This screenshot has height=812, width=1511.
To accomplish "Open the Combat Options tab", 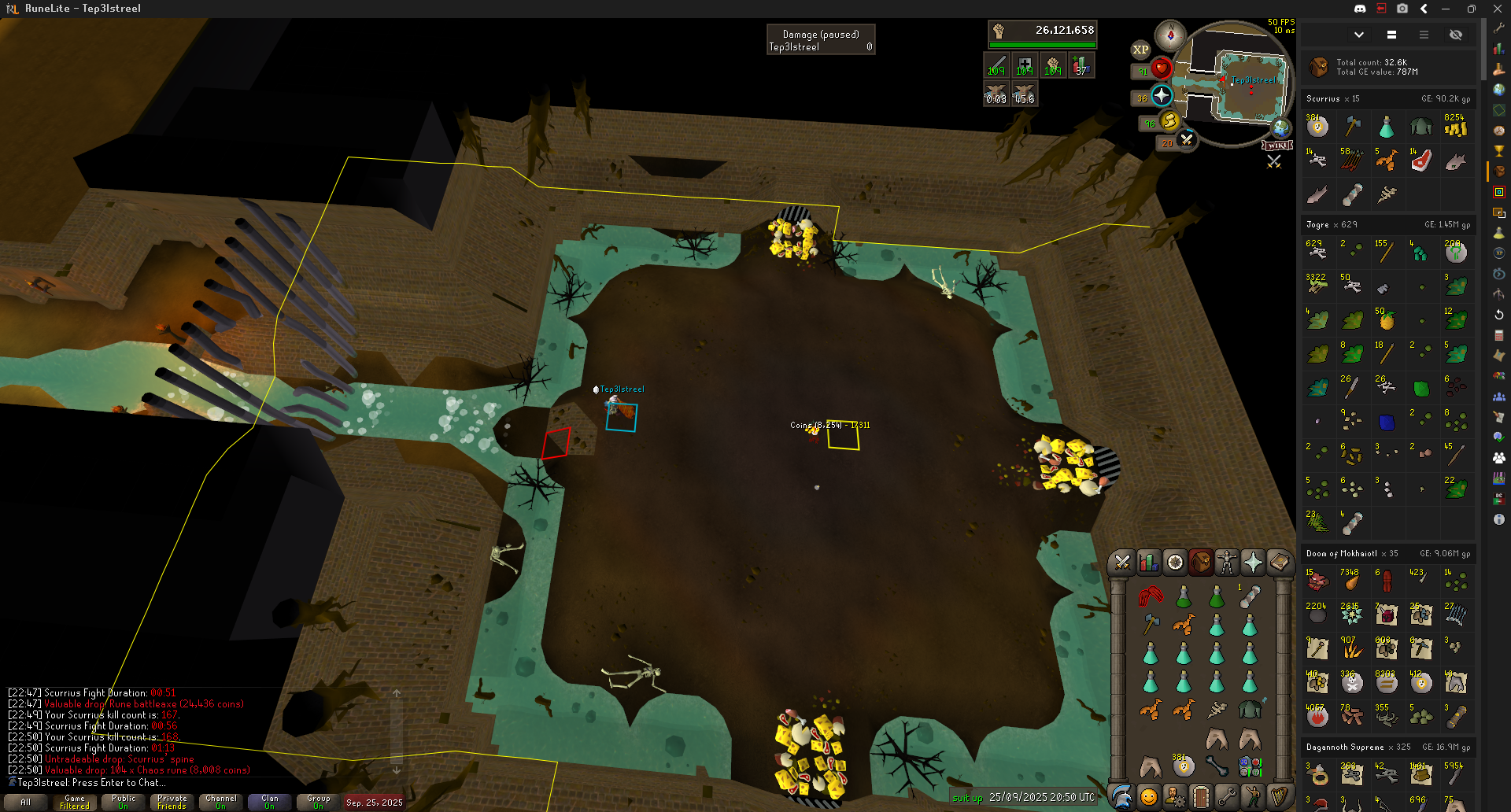I will [x=1122, y=562].
